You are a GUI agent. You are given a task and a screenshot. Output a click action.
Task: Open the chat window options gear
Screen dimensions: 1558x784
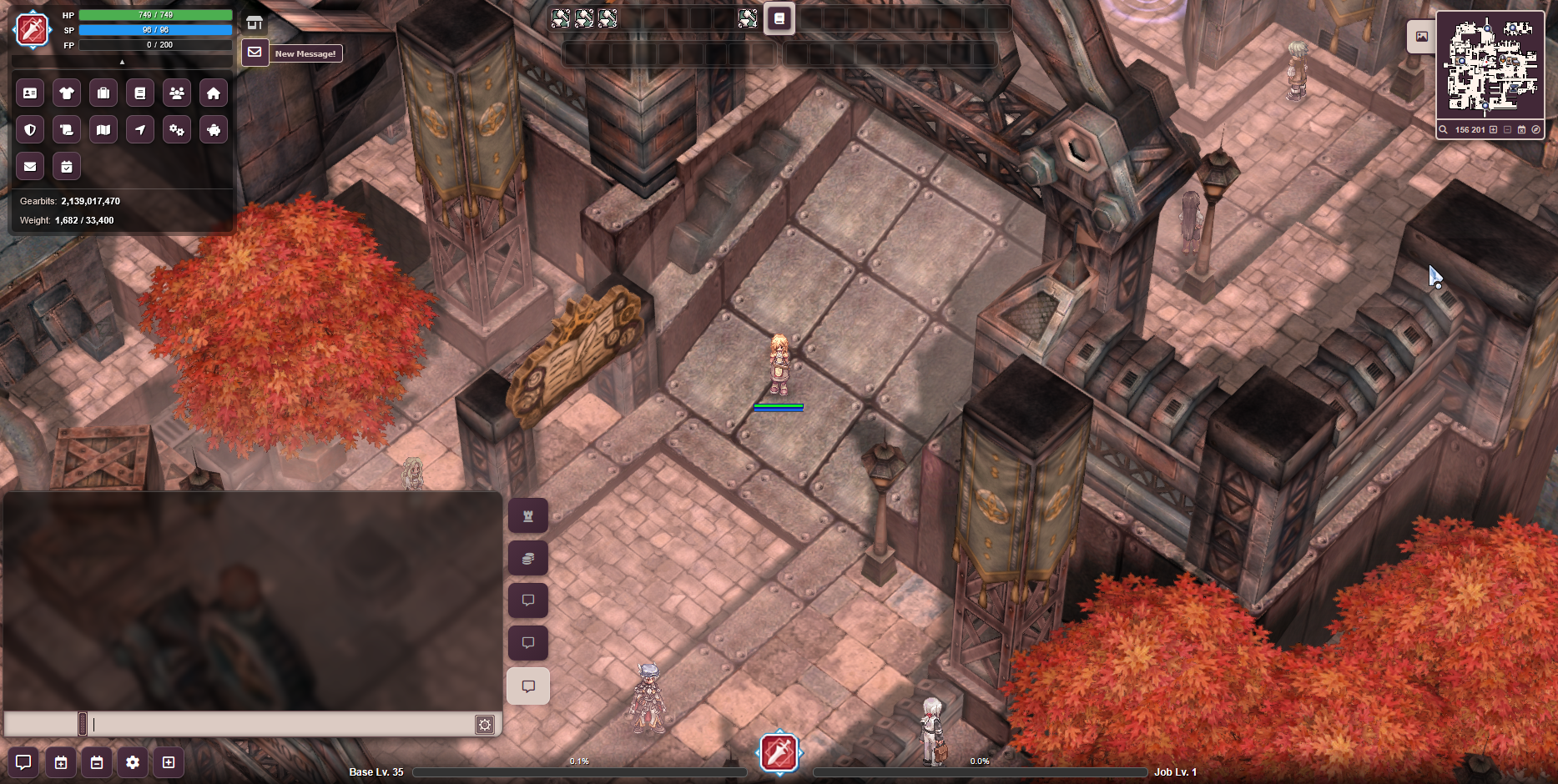(x=485, y=725)
